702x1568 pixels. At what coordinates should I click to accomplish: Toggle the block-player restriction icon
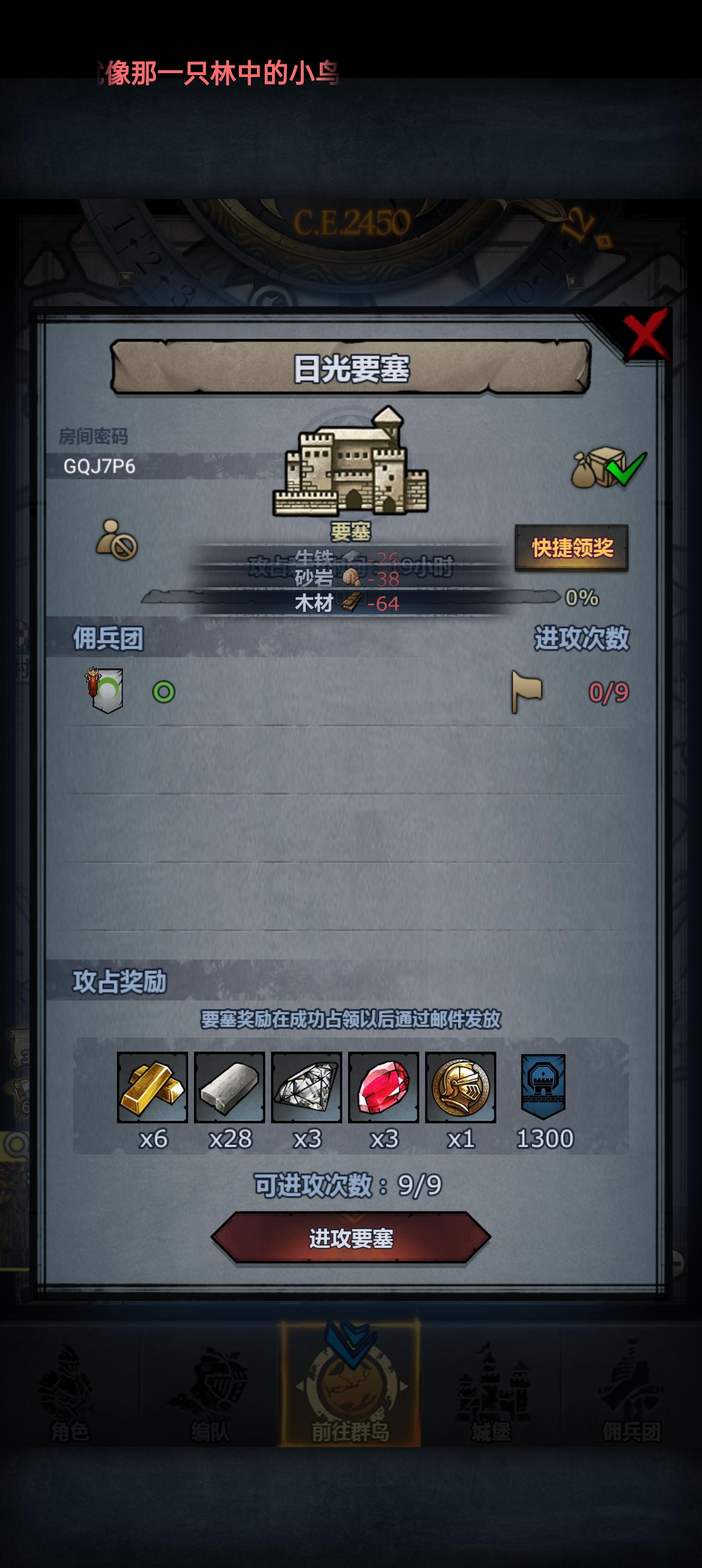coord(115,539)
